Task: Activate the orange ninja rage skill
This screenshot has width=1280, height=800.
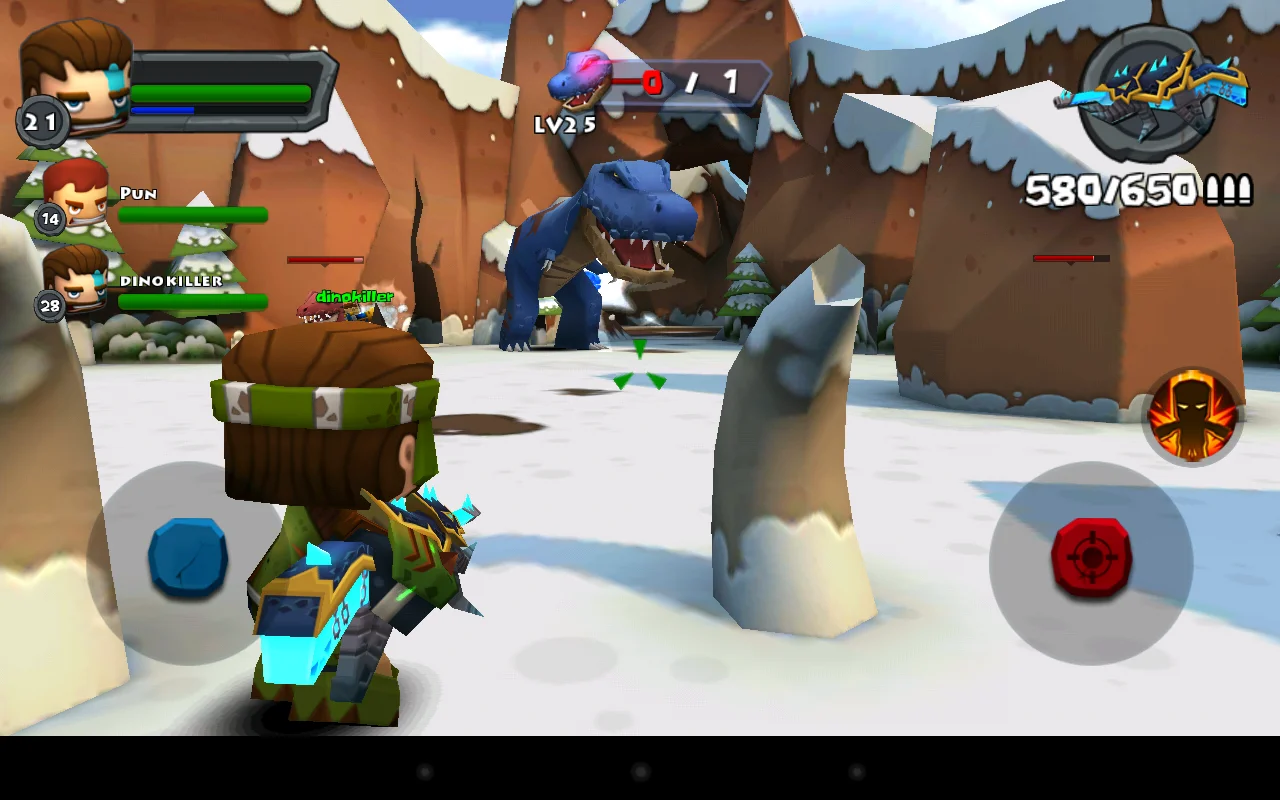Action: tap(1194, 416)
